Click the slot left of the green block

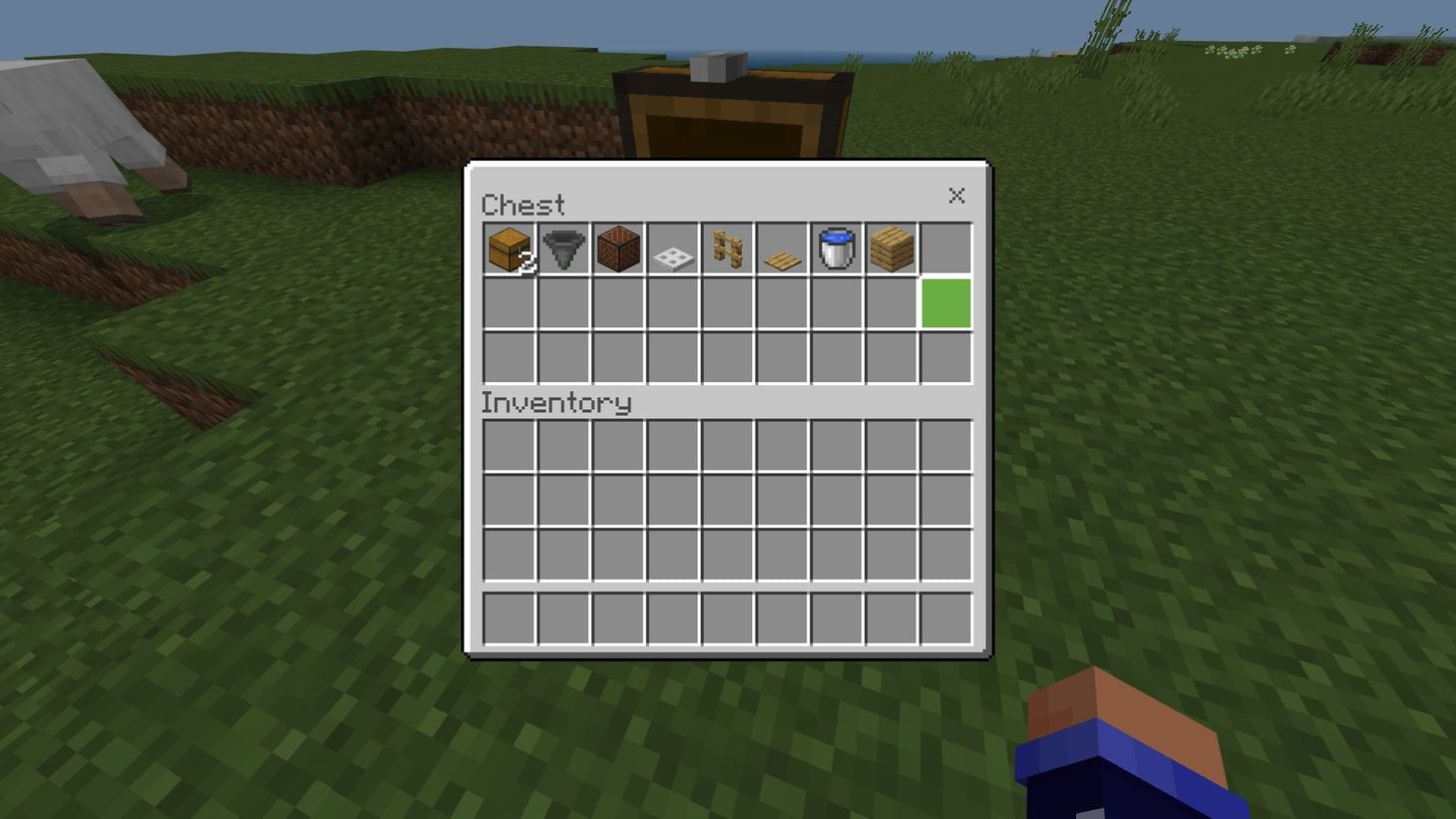pos(891,304)
